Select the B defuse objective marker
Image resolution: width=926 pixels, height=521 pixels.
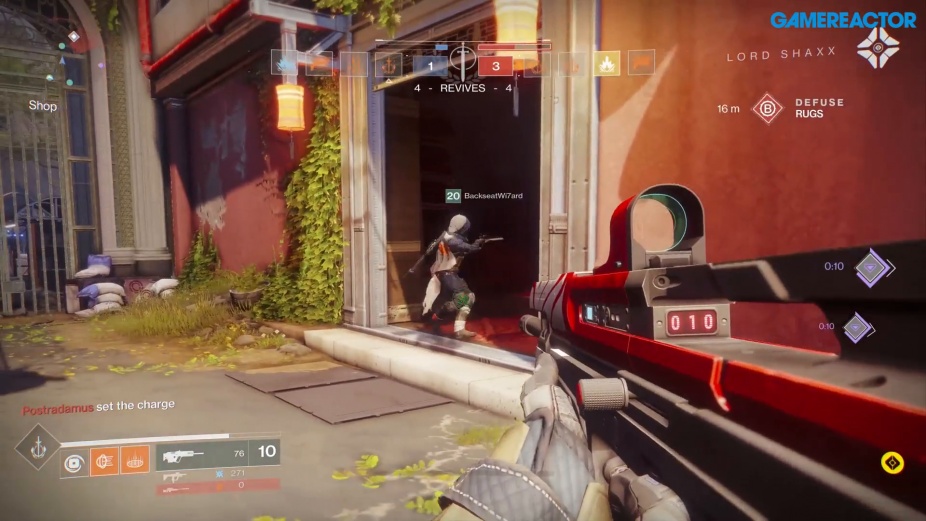(x=767, y=108)
